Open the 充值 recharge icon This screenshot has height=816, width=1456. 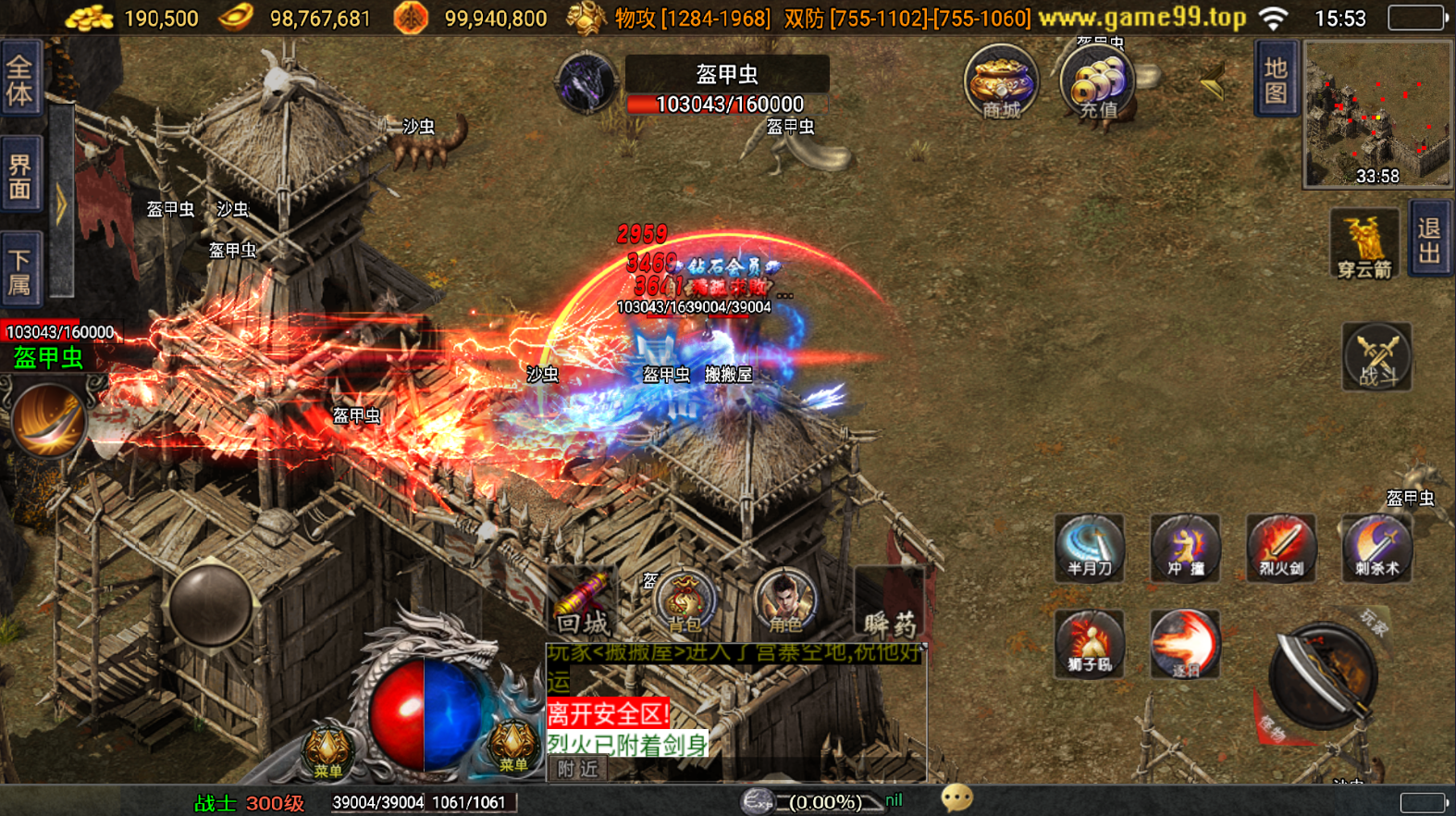[x=1098, y=83]
